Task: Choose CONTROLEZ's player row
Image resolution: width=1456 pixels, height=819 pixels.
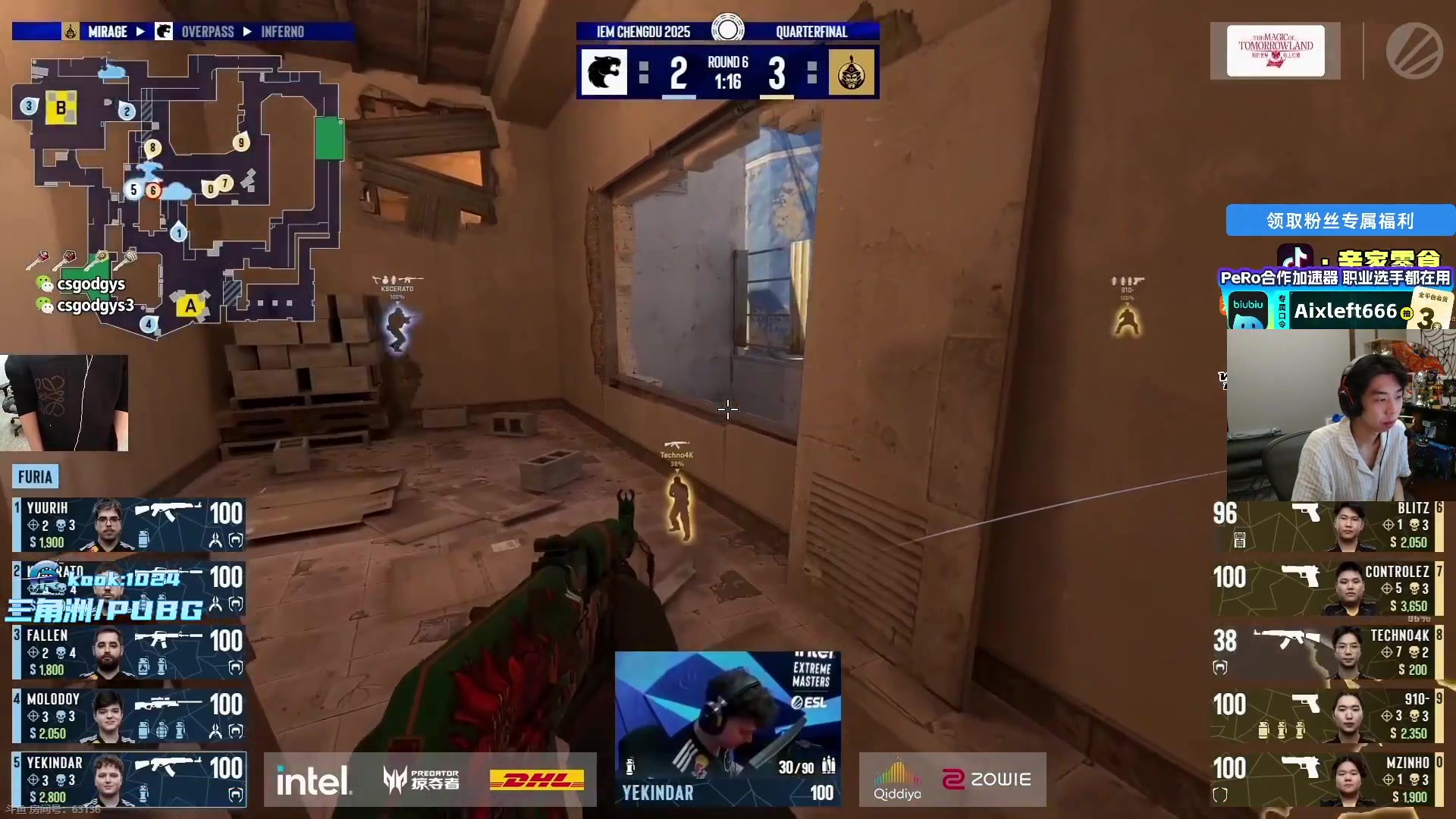Action: 1327,588
